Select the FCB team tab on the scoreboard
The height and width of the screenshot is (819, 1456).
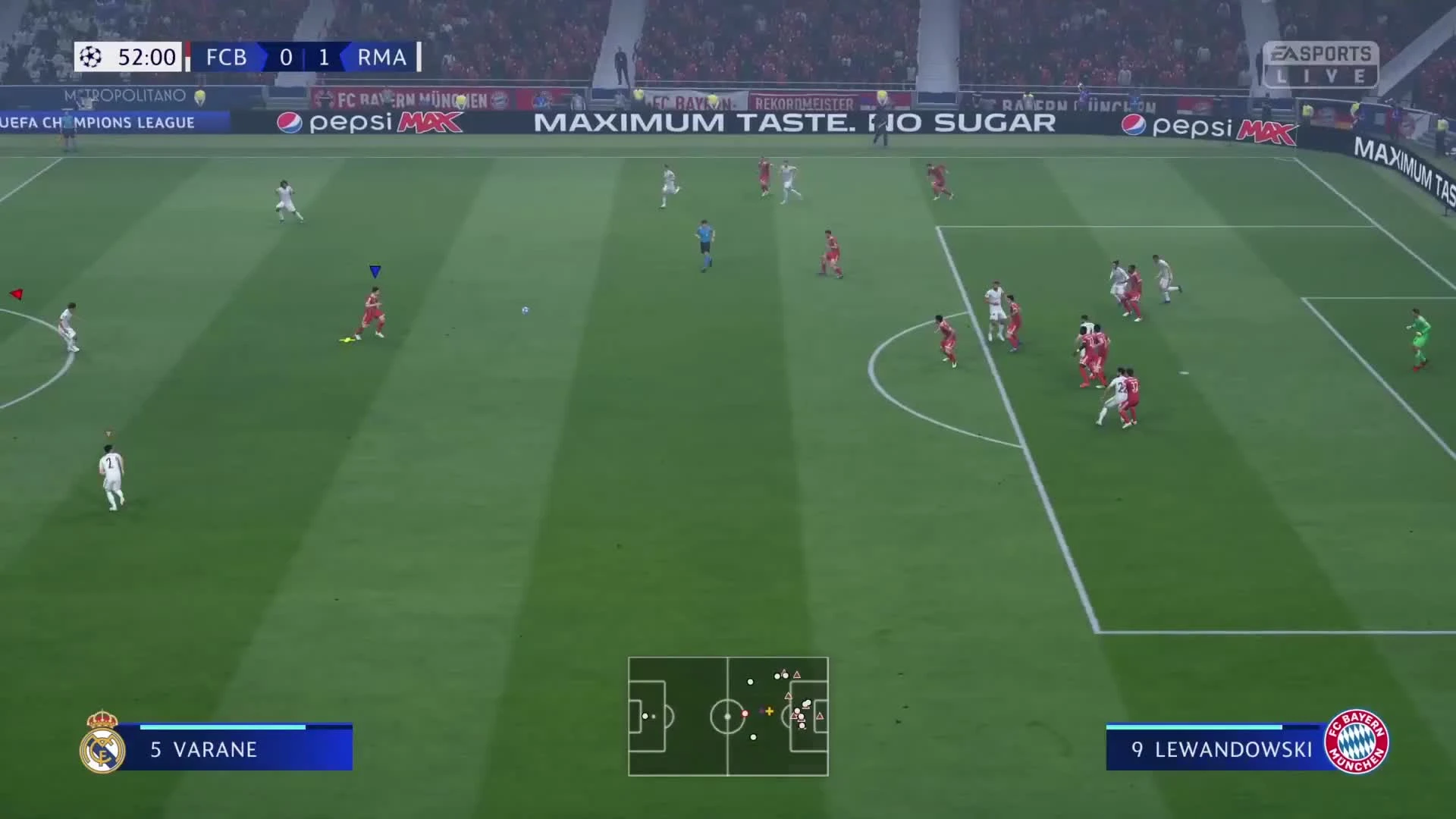226,57
